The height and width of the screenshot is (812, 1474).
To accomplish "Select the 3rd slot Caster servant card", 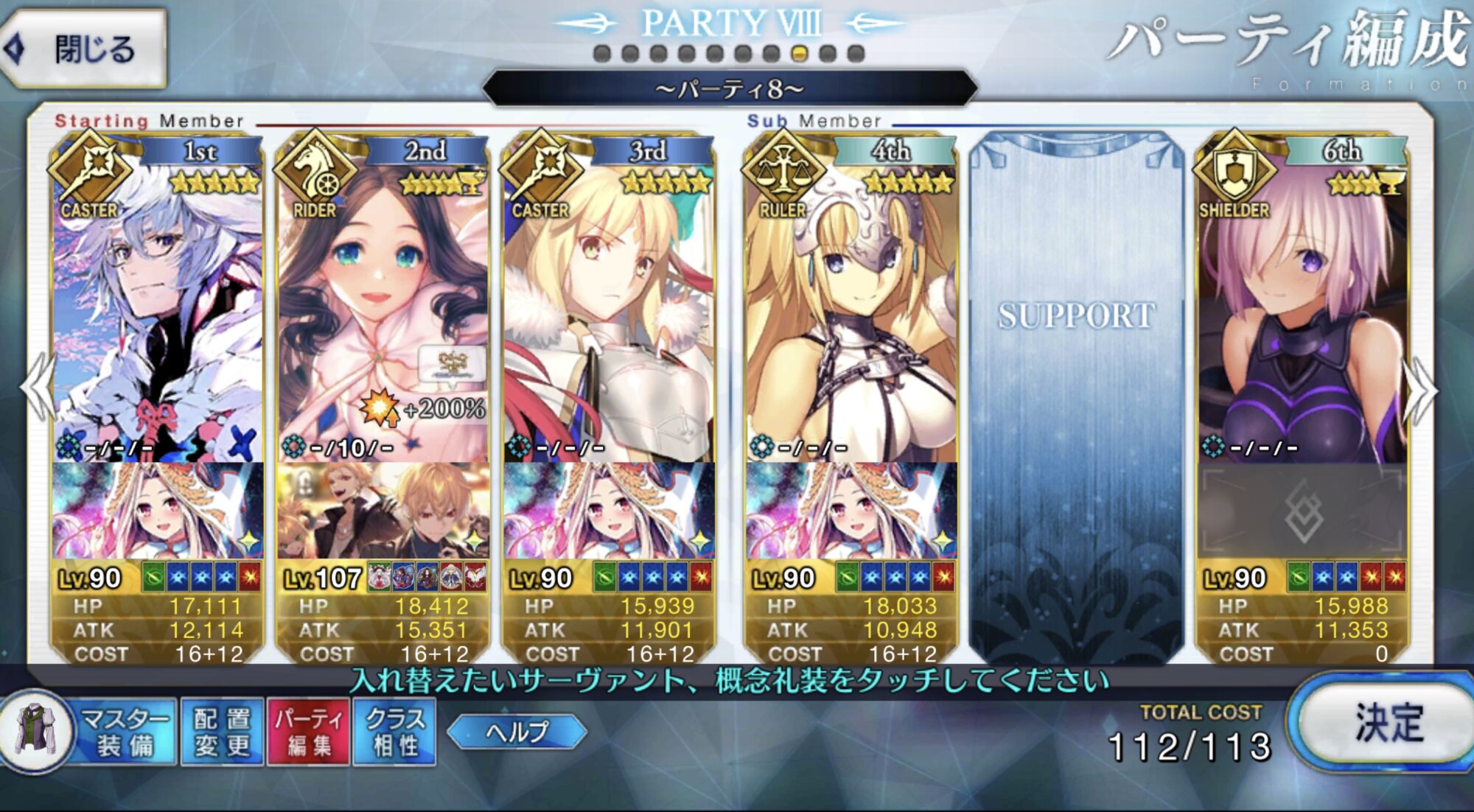I will pos(608,309).
